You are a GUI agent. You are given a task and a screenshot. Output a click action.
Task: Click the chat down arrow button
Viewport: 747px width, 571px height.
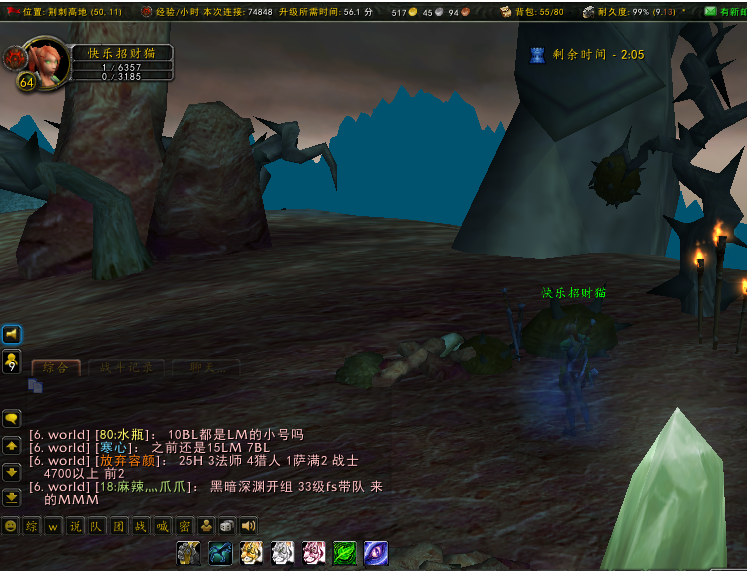tap(12, 471)
